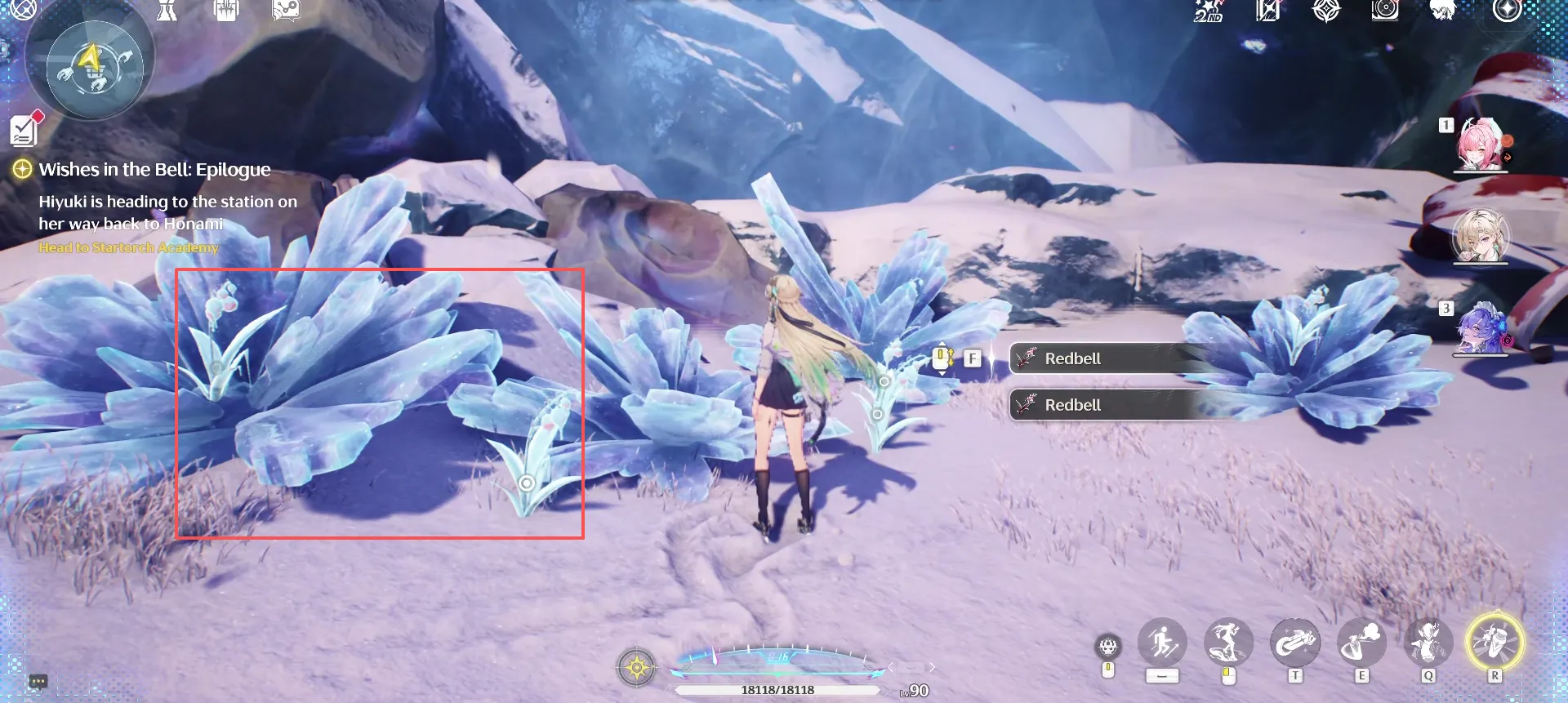Activate the sprinting figure skill
The height and width of the screenshot is (703, 1568).
[1161, 643]
